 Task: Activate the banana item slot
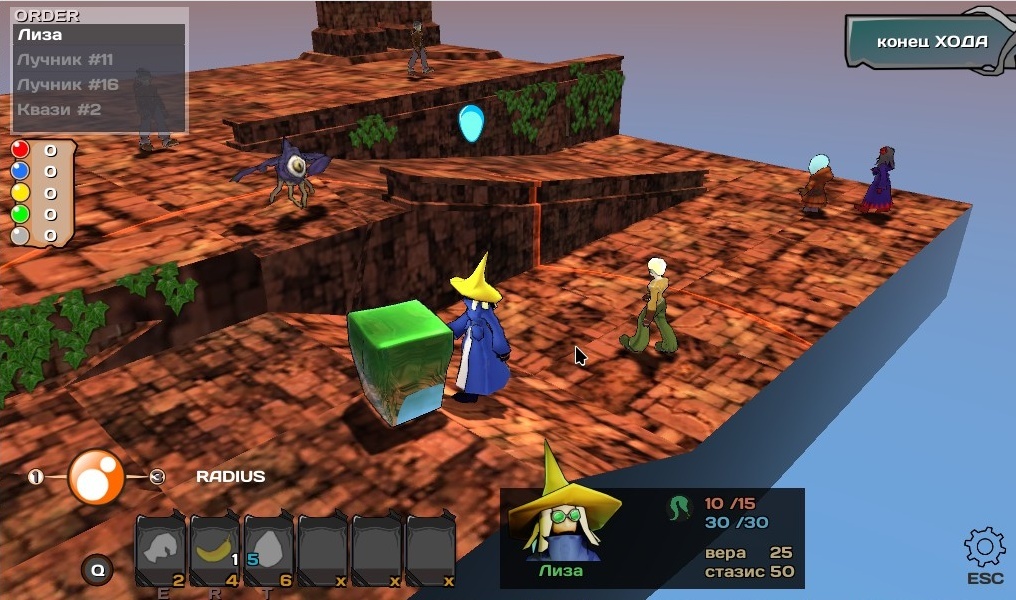214,550
